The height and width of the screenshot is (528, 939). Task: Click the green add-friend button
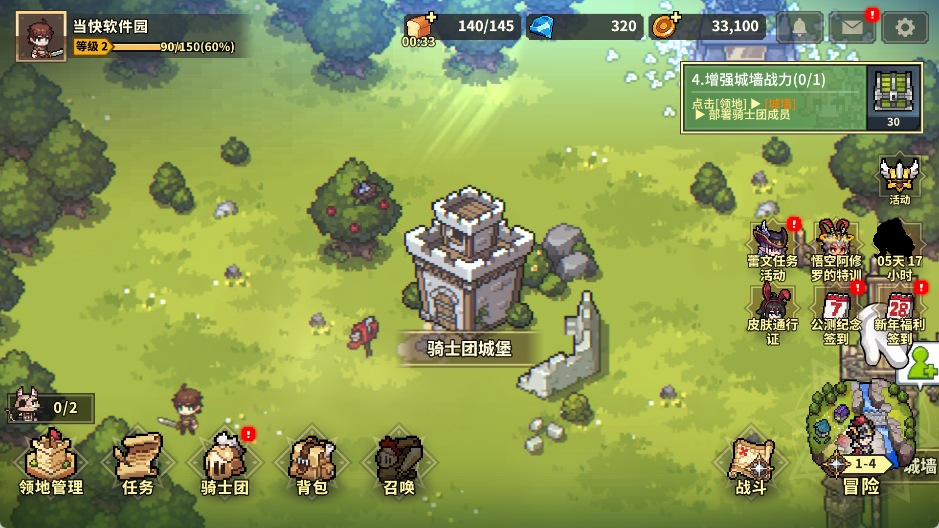(x=919, y=364)
